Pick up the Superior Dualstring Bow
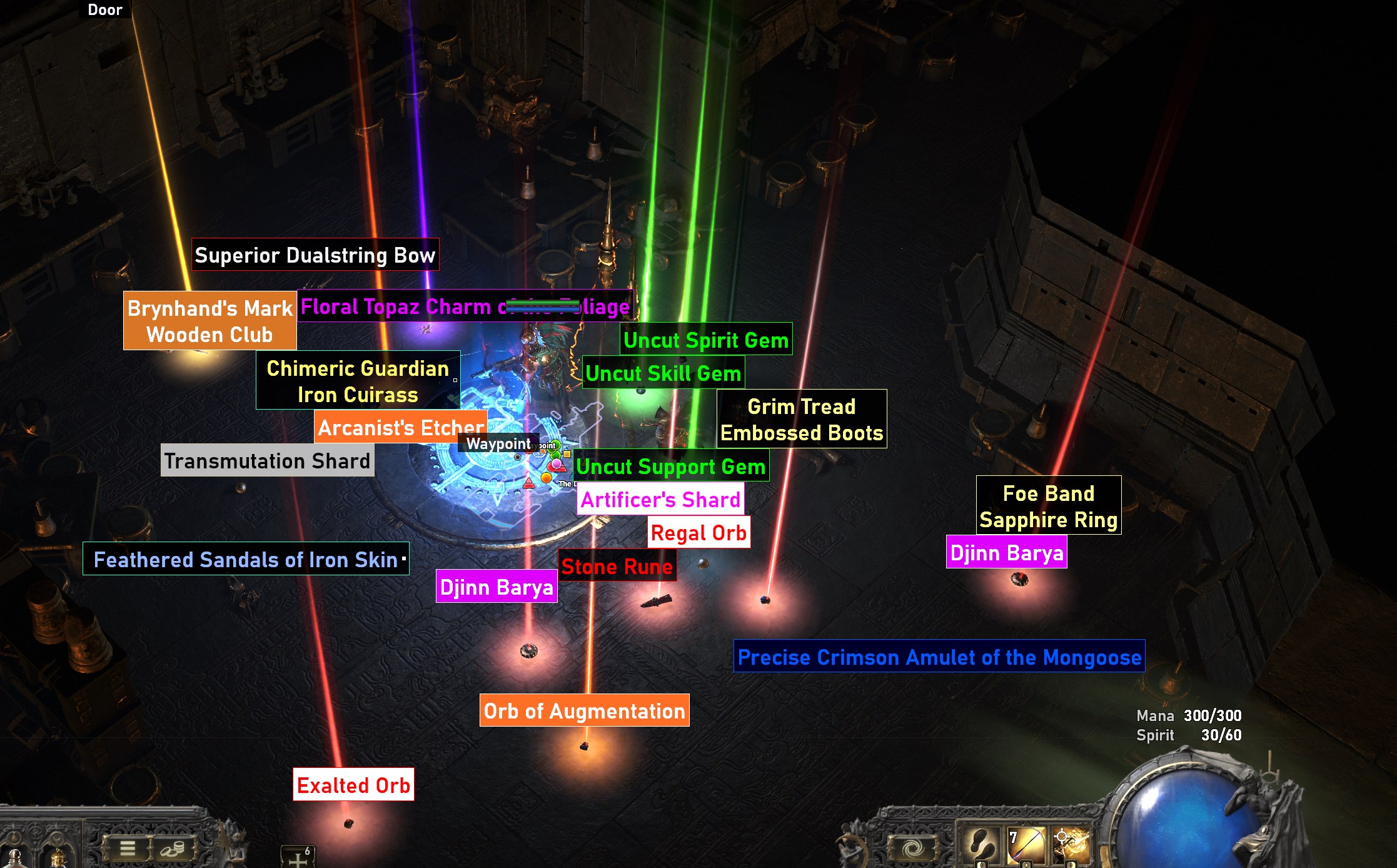The image size is (1397, 868). coord(315,255)
